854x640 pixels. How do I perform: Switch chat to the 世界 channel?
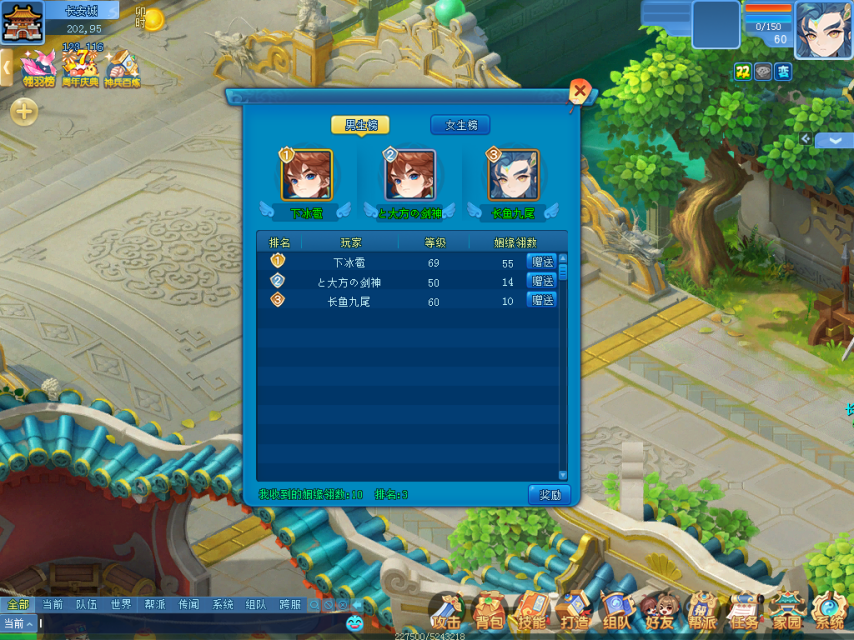click(121, 604)
